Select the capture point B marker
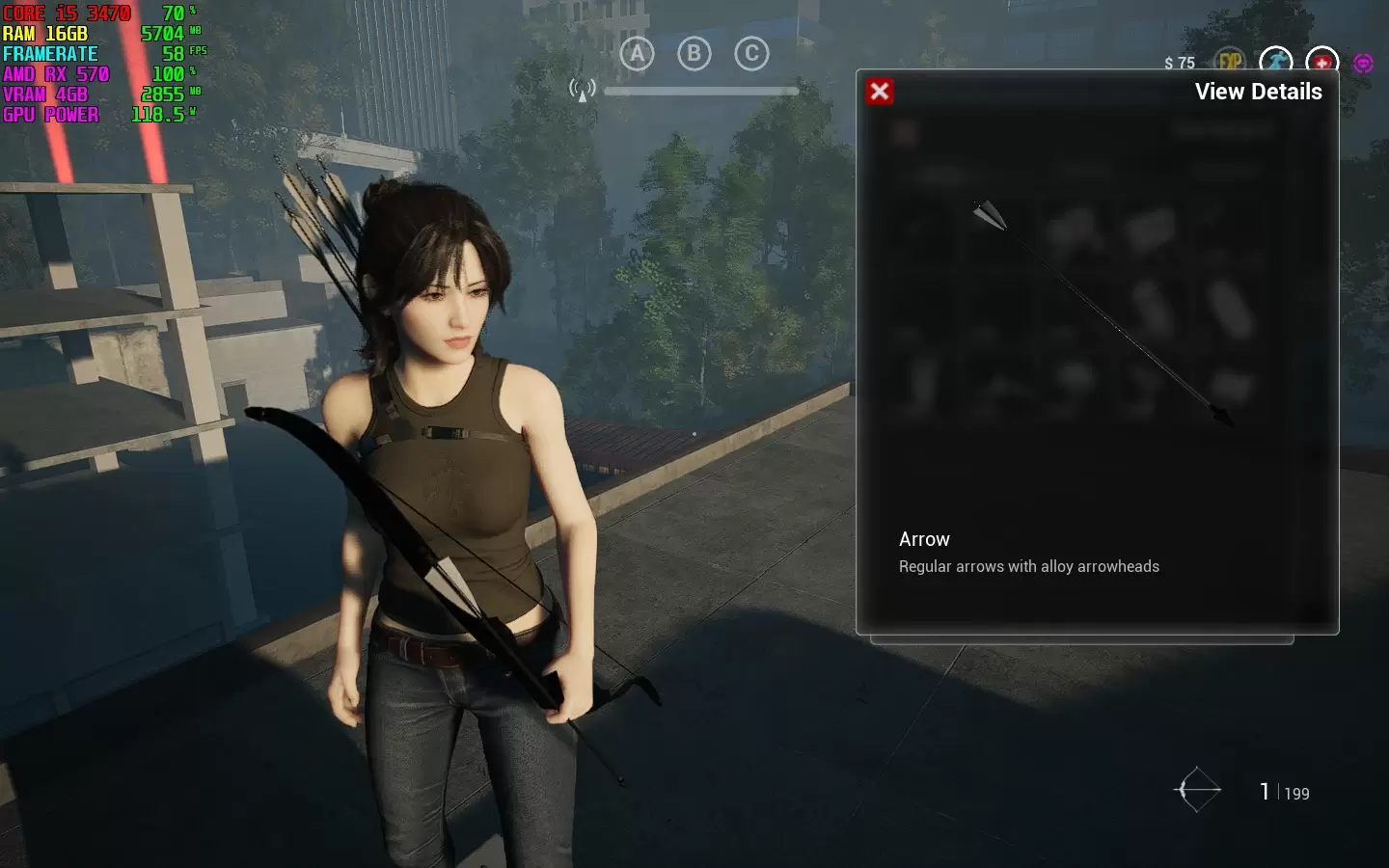This screenshot has width=1389, height=868. pos(694,54)
